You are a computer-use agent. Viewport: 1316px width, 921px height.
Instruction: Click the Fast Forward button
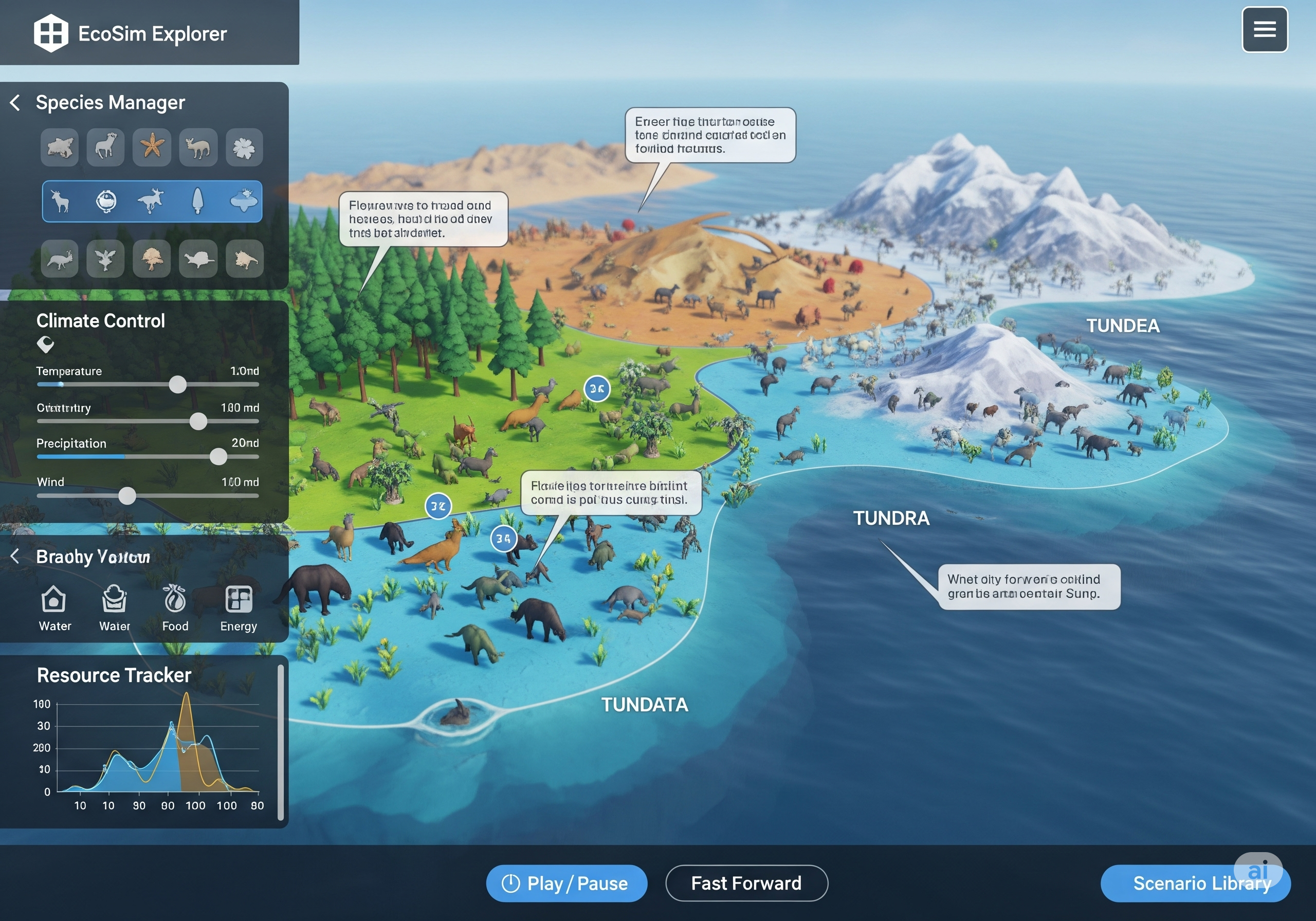tap(746, 882)
